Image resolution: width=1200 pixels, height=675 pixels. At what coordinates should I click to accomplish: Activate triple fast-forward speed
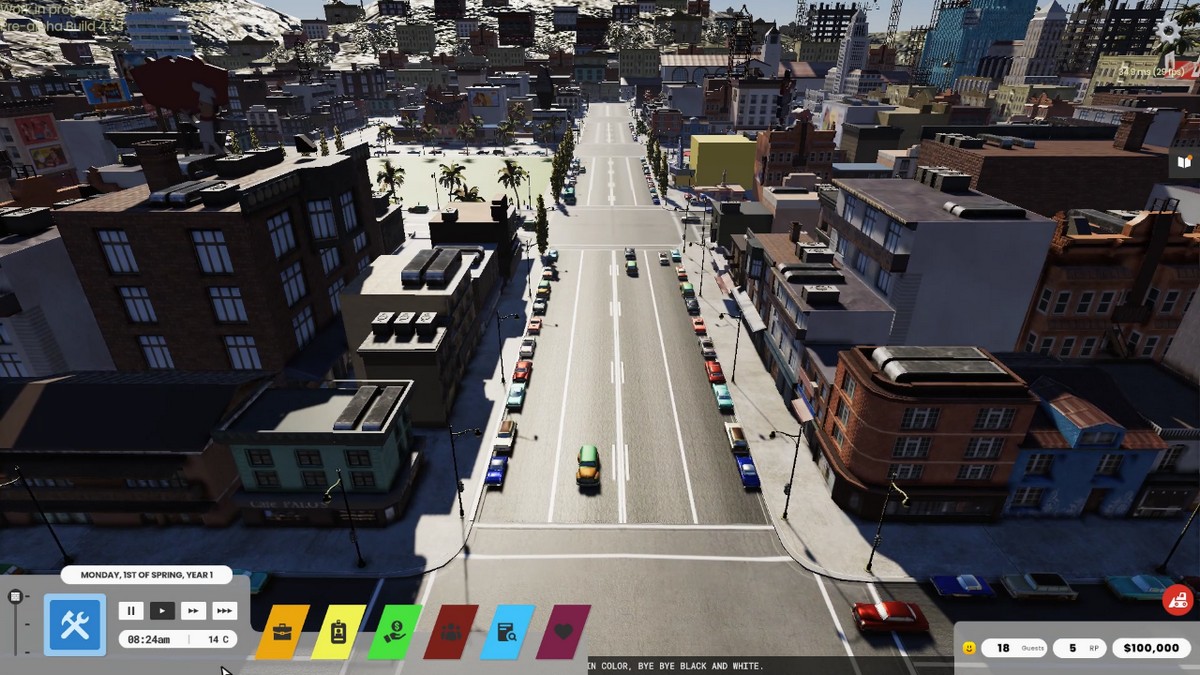(x=225, y=610)
